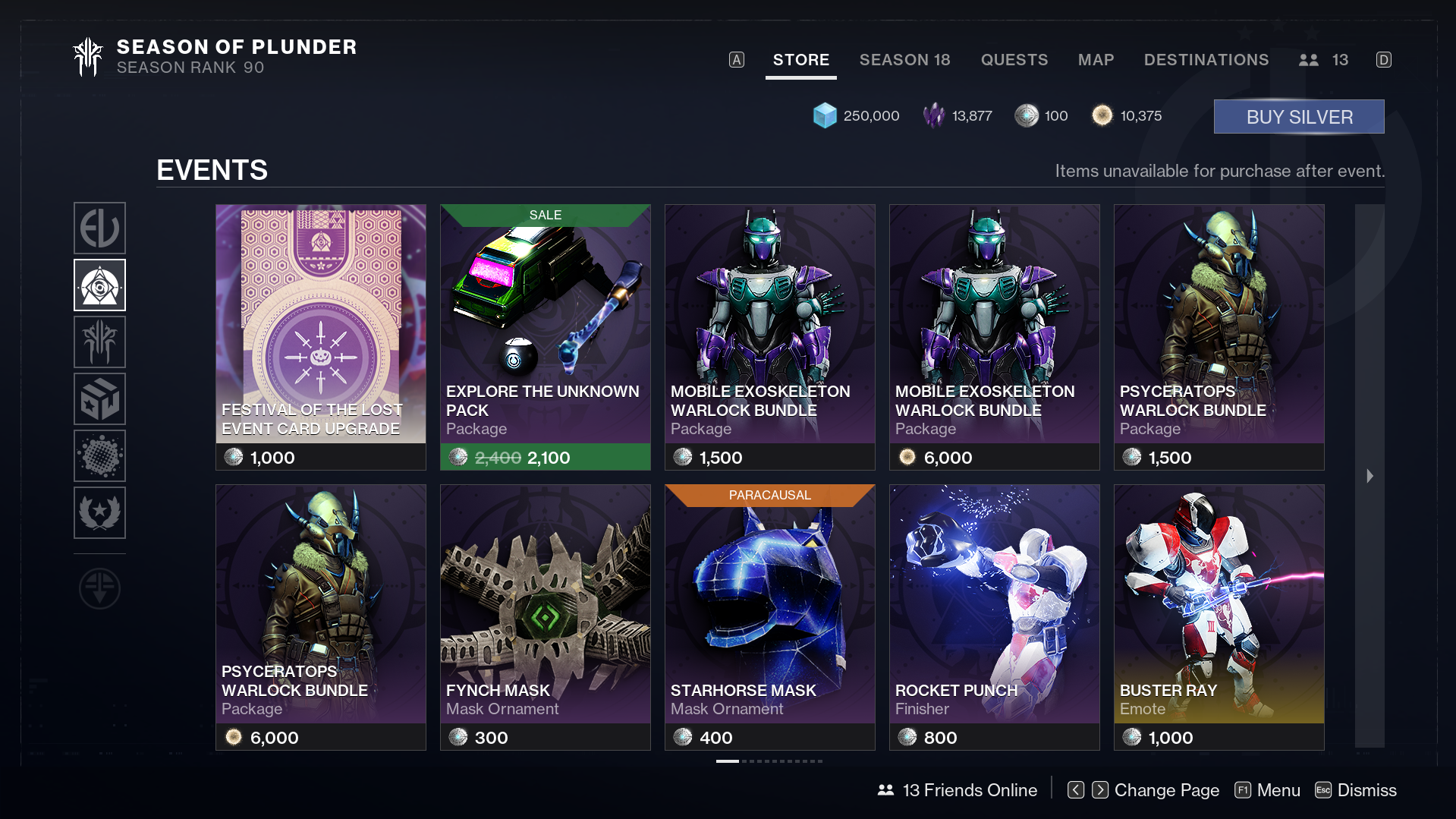The height and width of the screenshot is (819, 1456).
Task: Toggle the D button at top right
Action: (x=1384, y=60)
